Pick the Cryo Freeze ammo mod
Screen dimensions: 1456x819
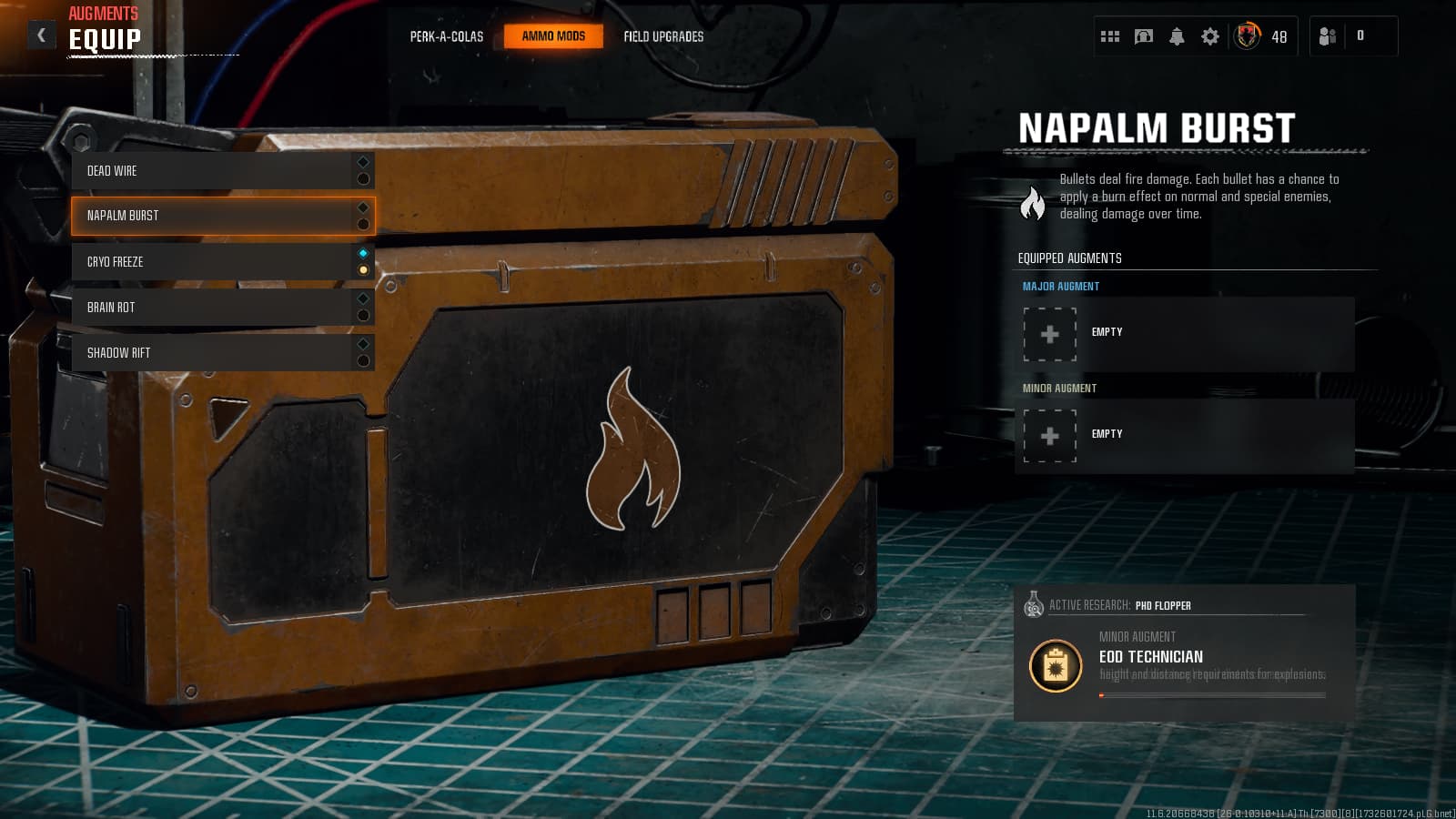pos(214,262)
